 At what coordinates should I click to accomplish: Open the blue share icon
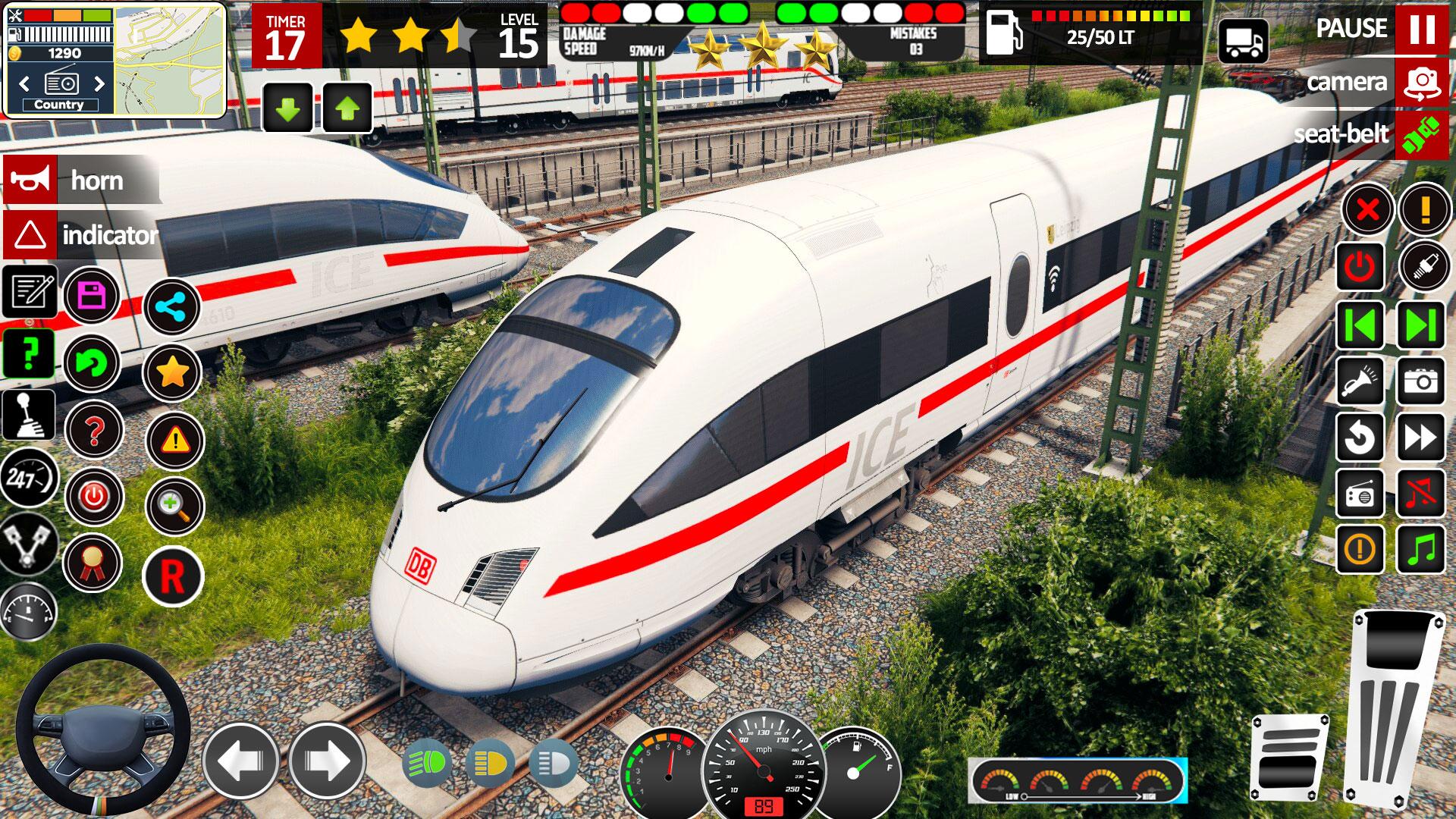171,307
